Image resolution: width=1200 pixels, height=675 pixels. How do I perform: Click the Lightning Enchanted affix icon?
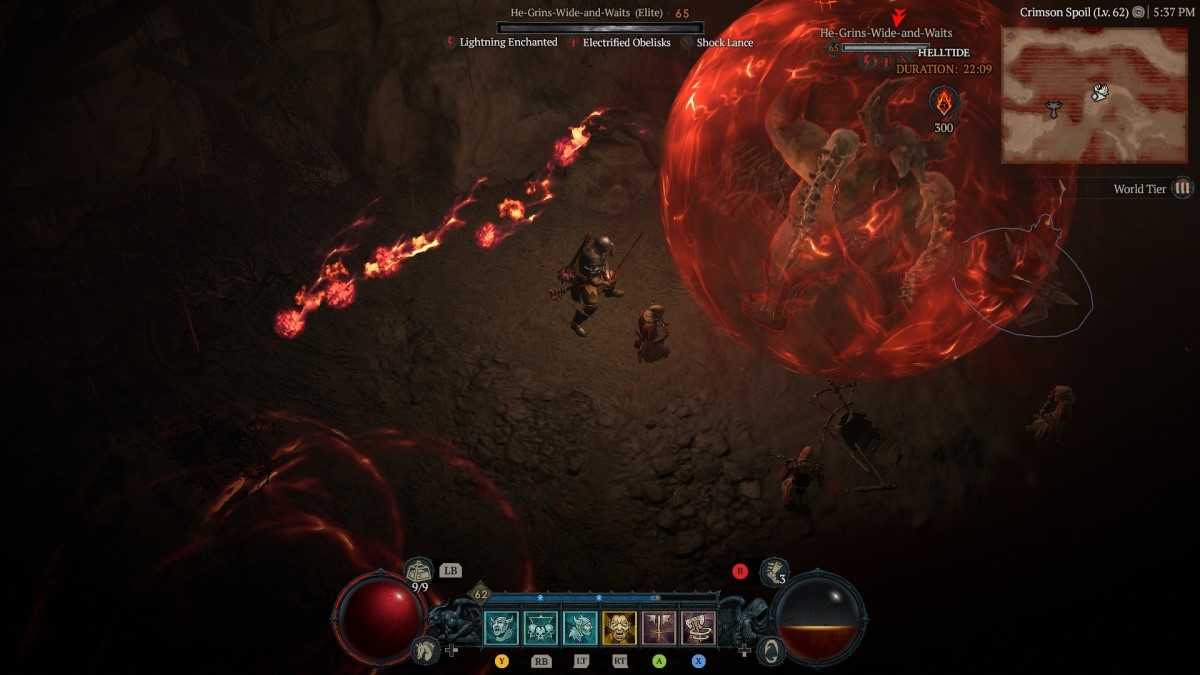tap(450, 43)
